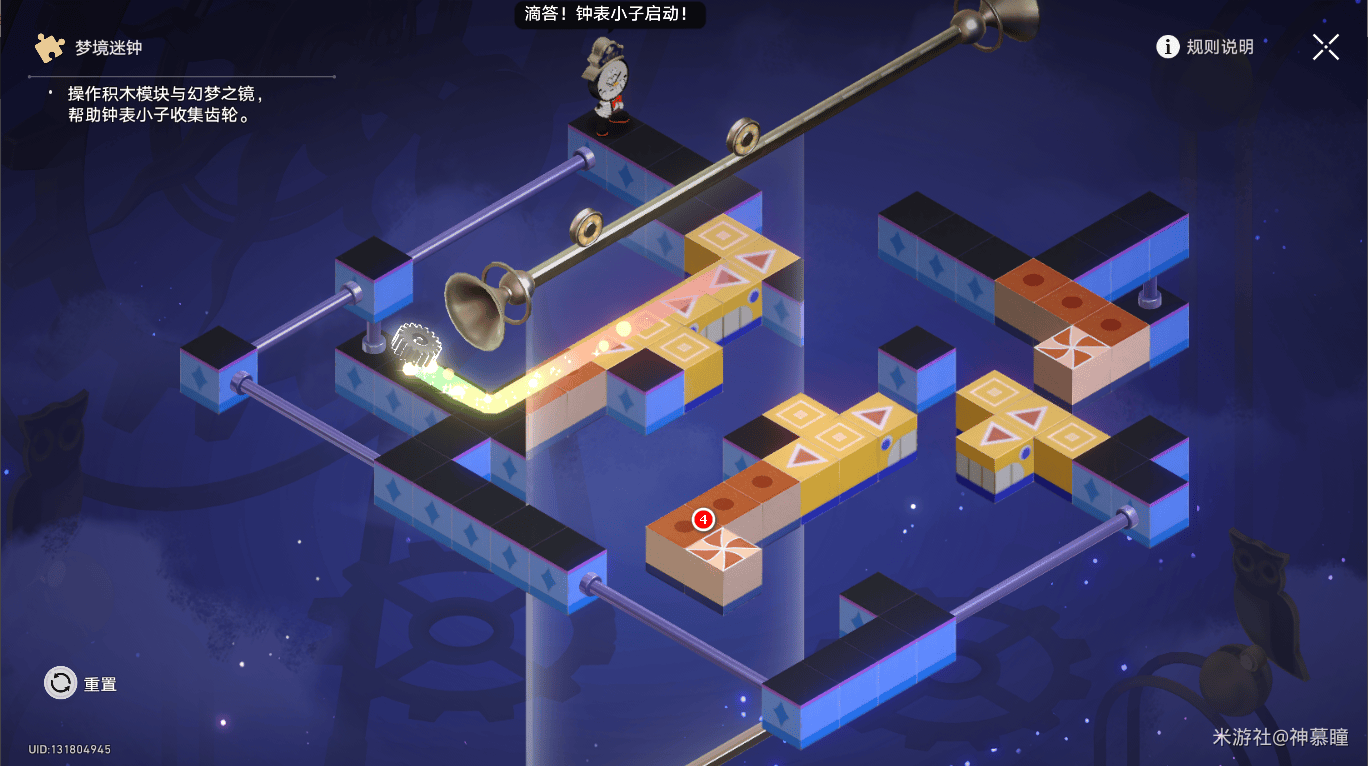This screenshot has height=766, width=1368.
Task: Open the 规则说明 rules info
Action: pos(1205,47)
